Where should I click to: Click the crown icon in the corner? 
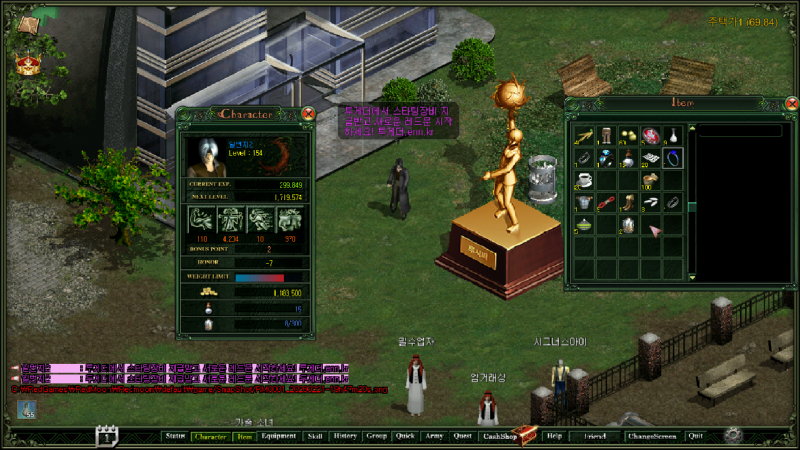pos(27,63)
